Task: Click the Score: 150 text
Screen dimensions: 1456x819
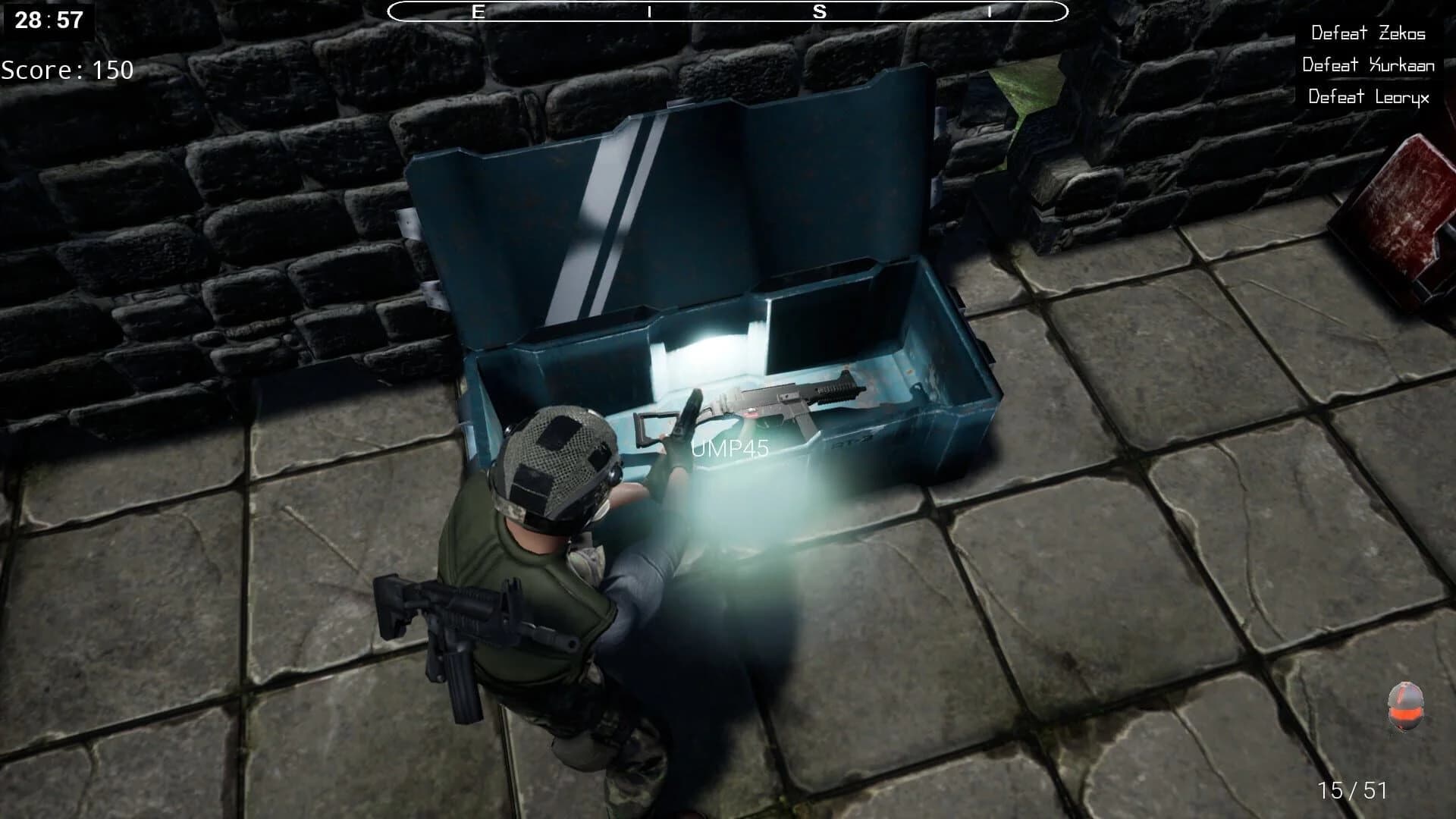Action: point(67,71)
